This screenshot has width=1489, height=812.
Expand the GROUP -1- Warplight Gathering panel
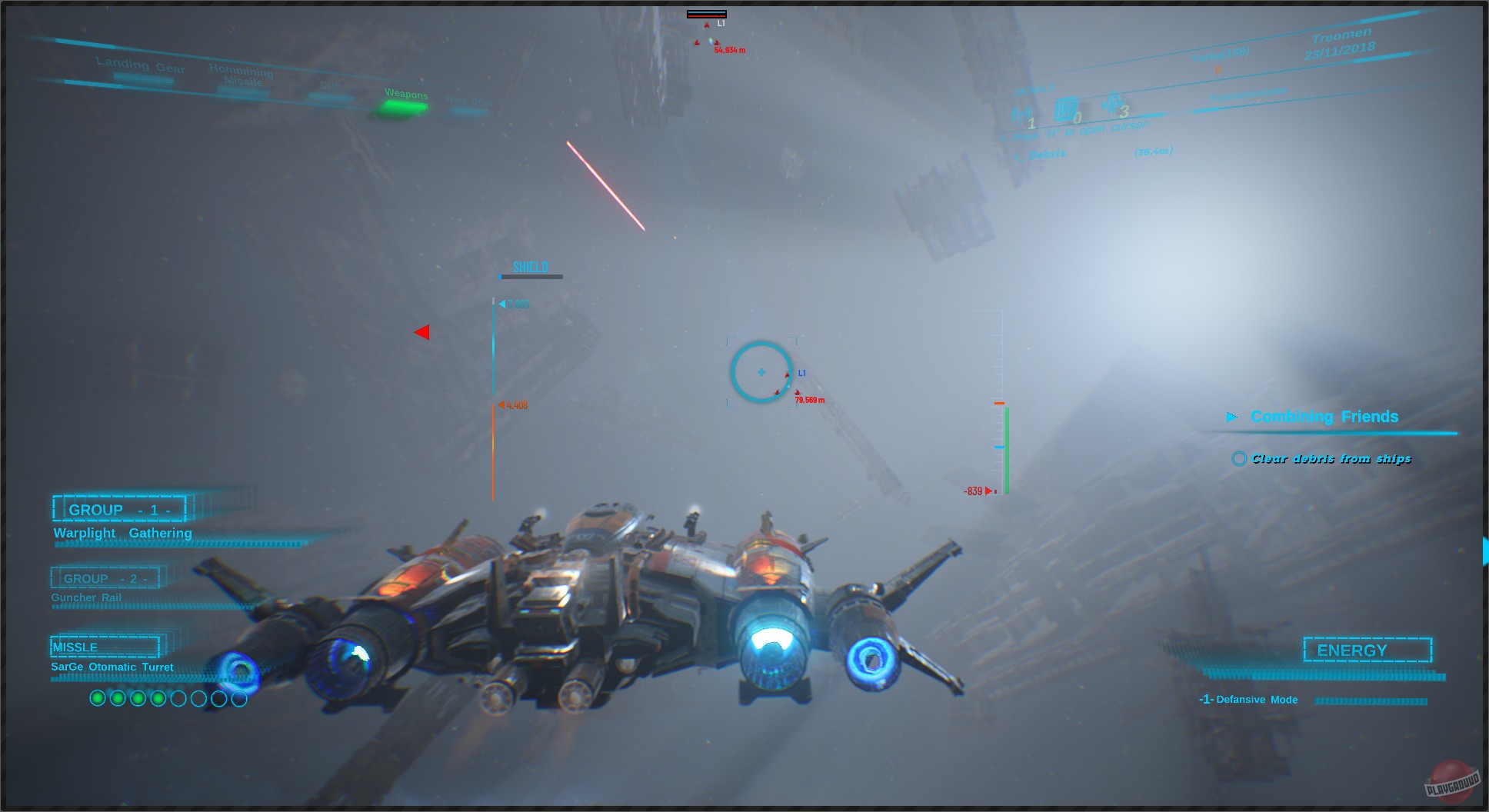coord(119,509)
